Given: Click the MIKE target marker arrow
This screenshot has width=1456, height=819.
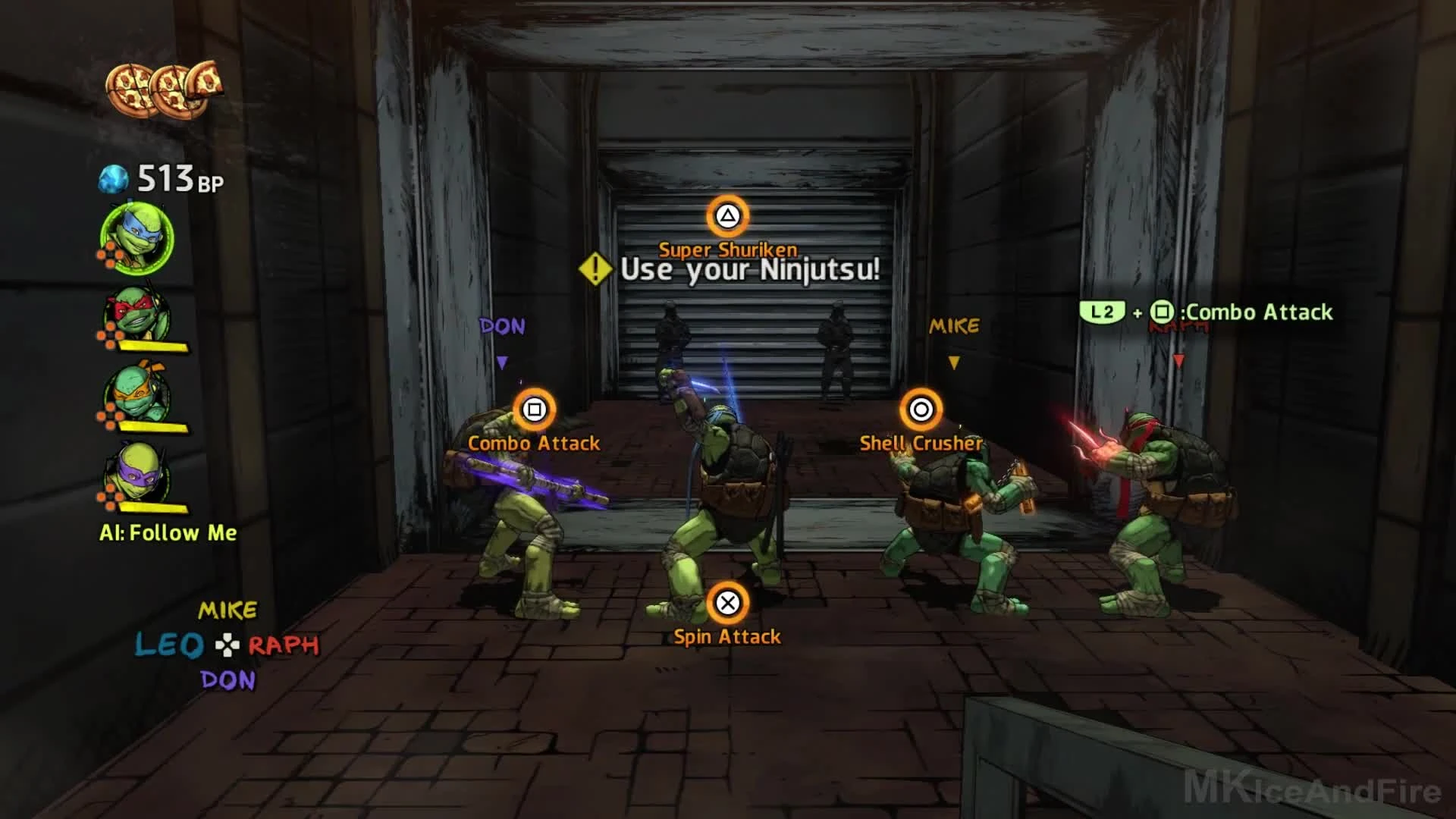Looking at the screenshot, I should coord(954,362).
